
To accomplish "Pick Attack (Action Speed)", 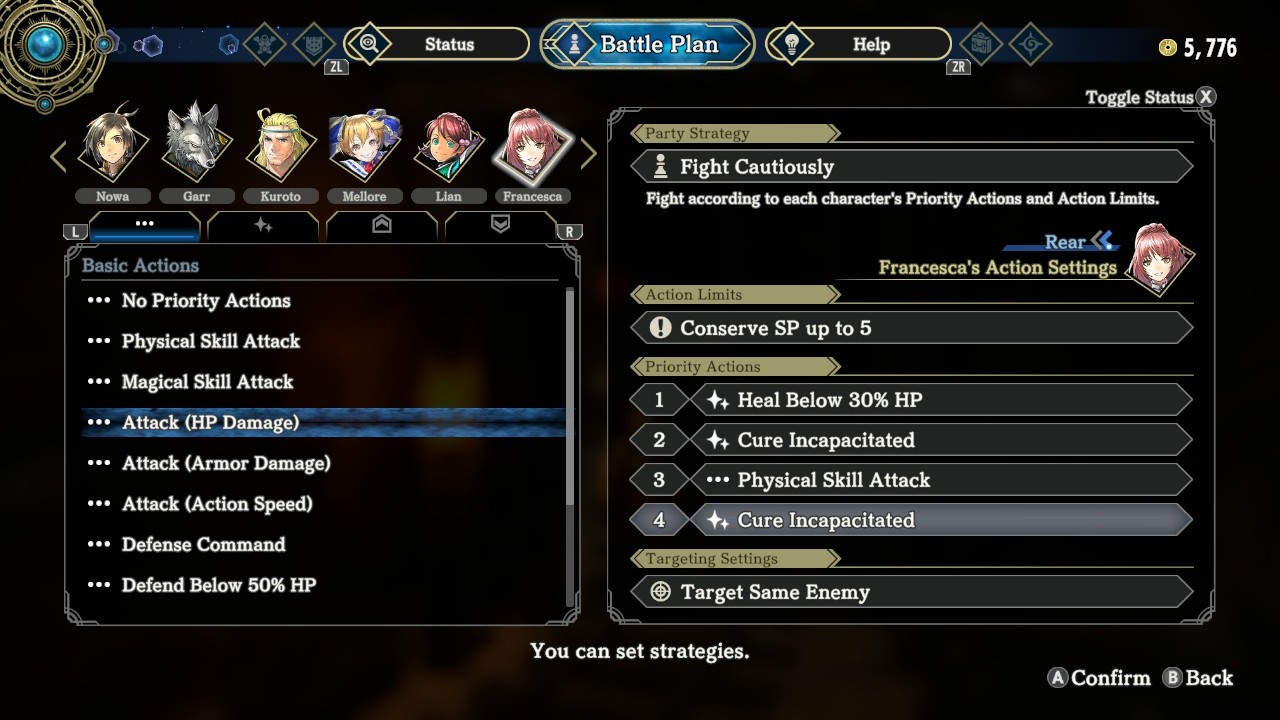I will [x=217, y=504].
